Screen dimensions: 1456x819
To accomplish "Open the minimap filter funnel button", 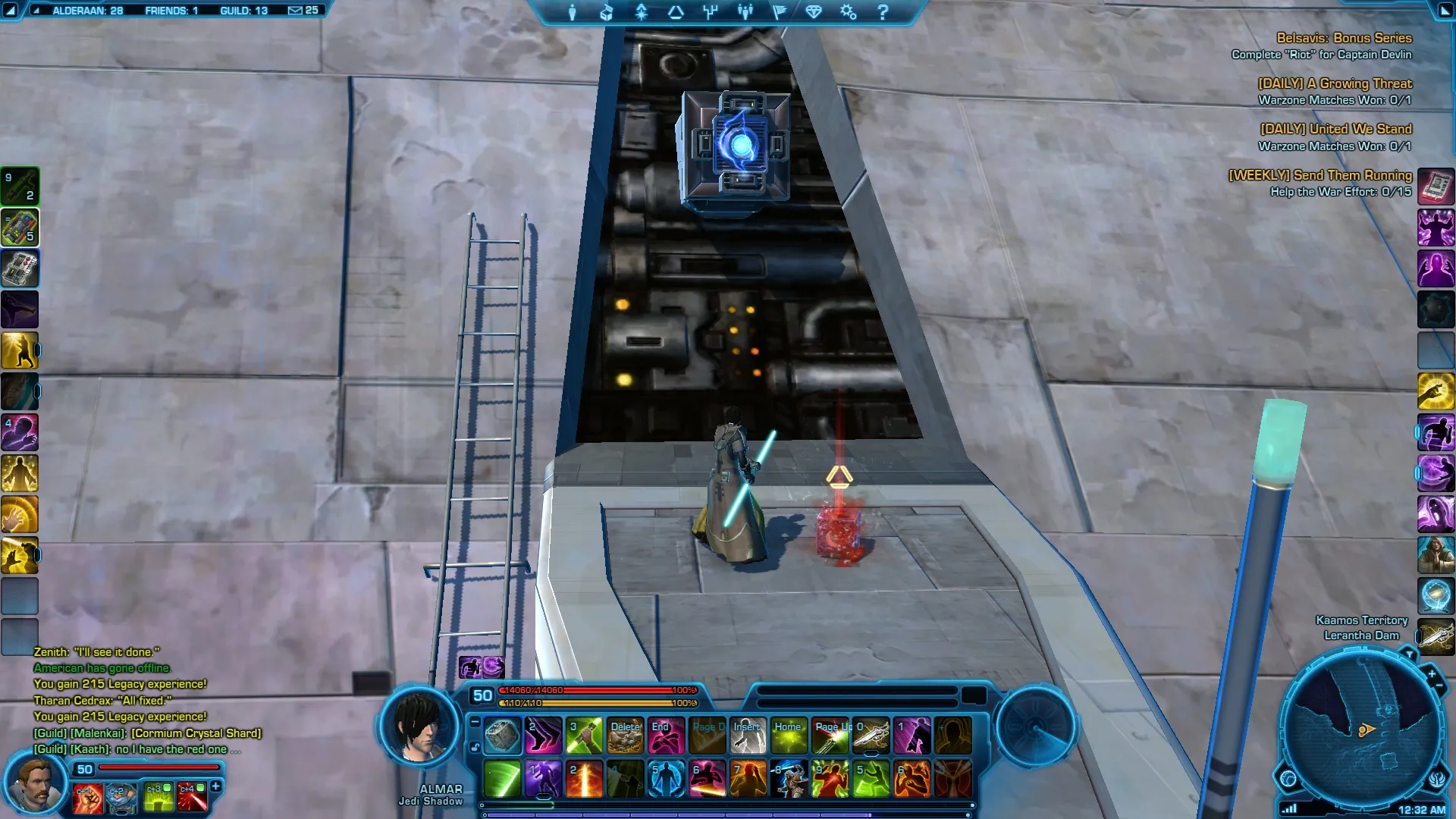I will tap(1409, 654).
